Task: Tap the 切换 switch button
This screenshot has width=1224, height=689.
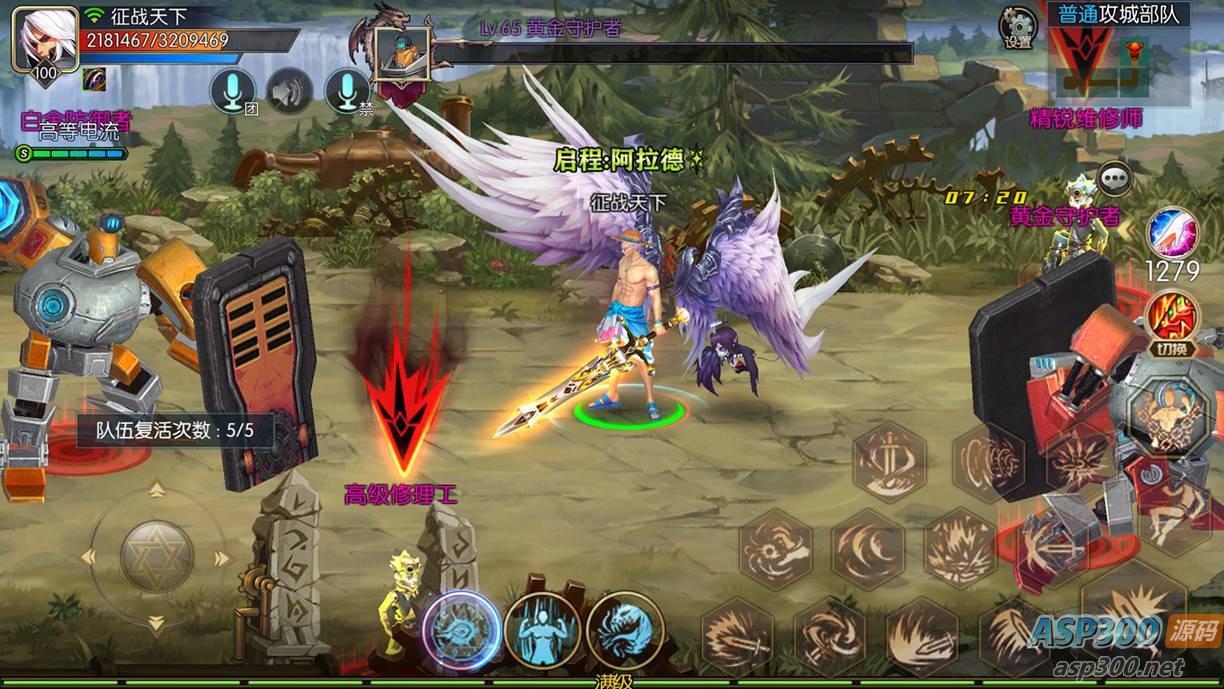Action: click(1172, 318)
